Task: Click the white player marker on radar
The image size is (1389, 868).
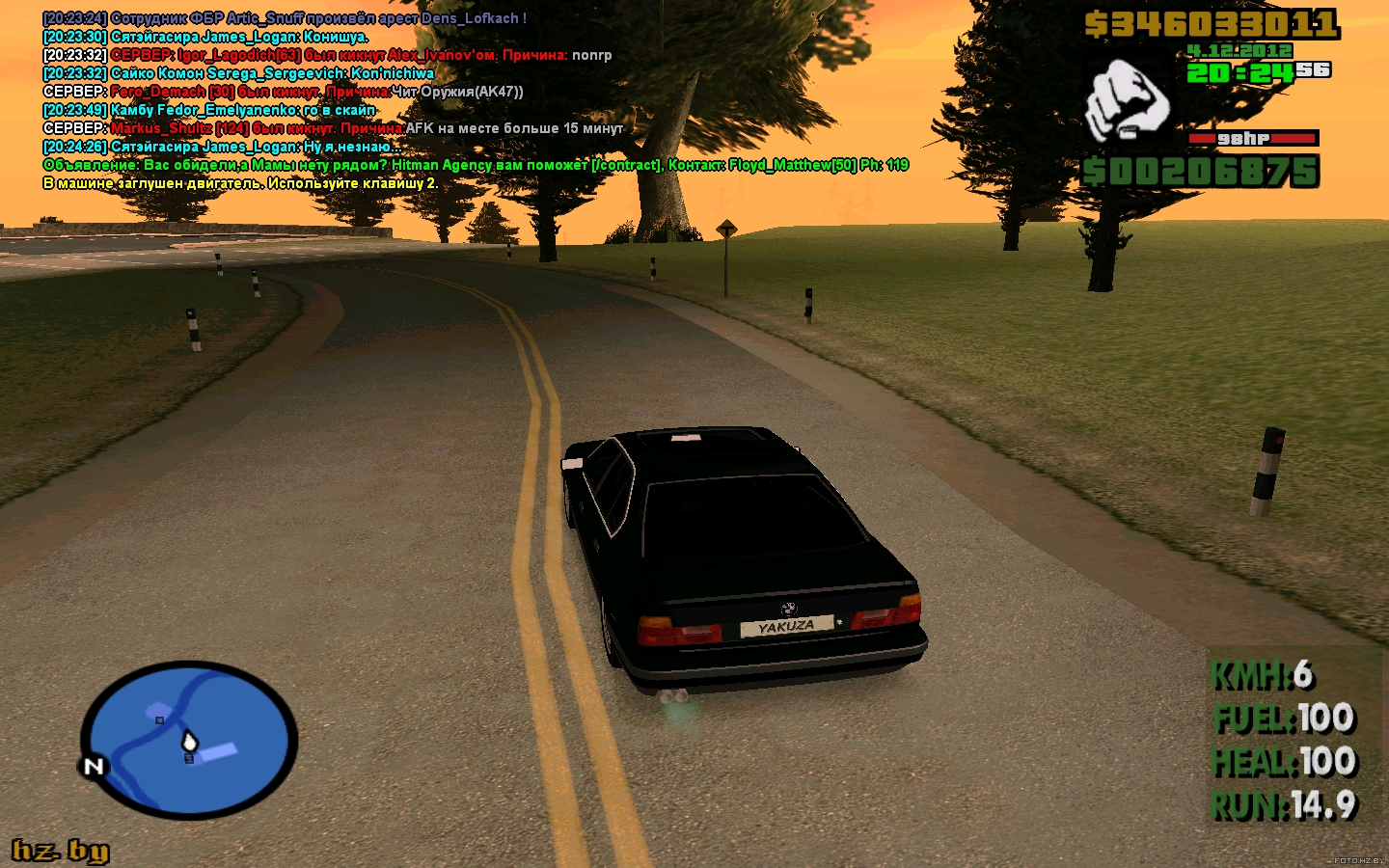Action: click(x=190, y=741)
